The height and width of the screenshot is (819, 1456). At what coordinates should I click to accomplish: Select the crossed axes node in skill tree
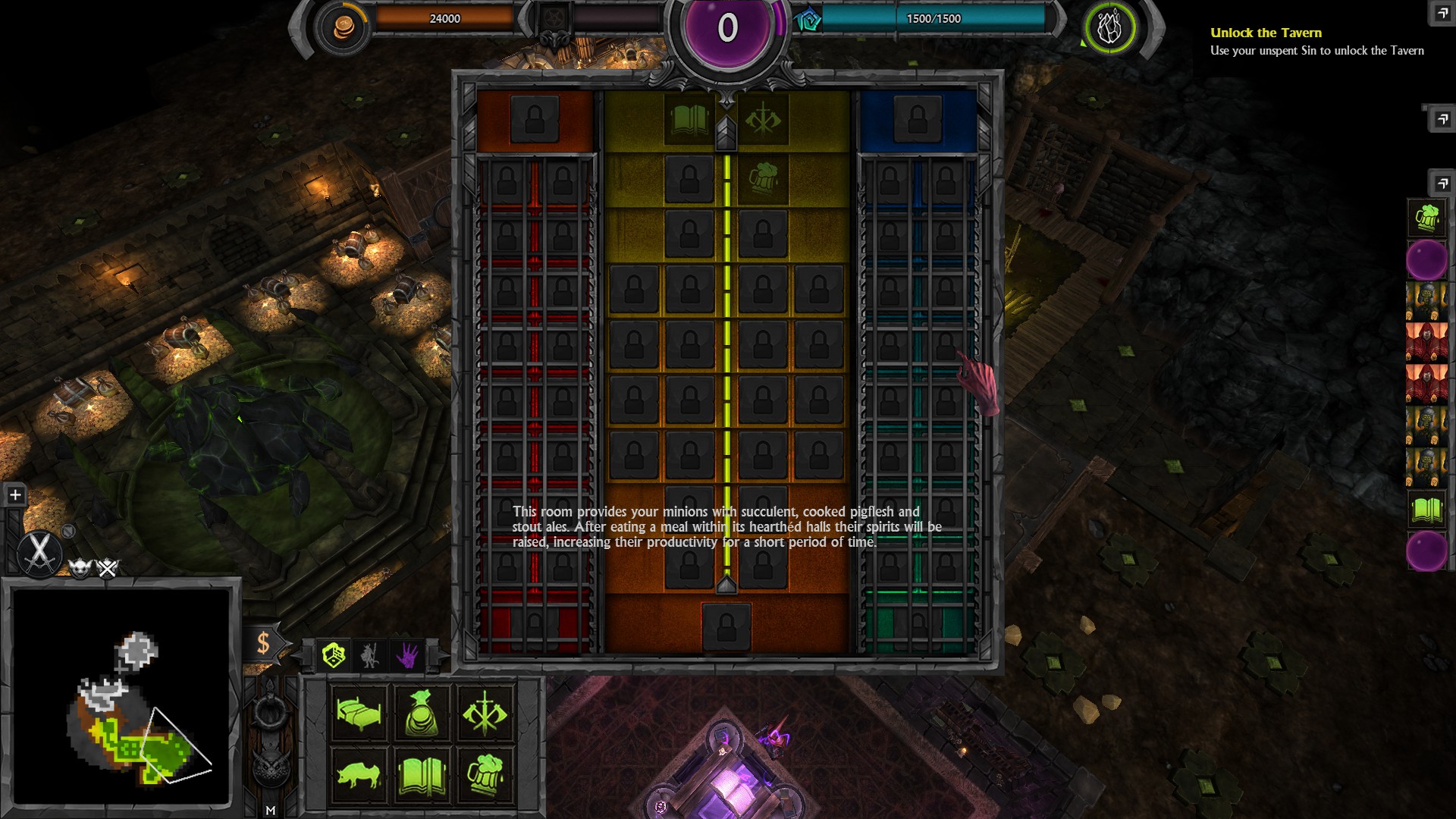(763, 119)
